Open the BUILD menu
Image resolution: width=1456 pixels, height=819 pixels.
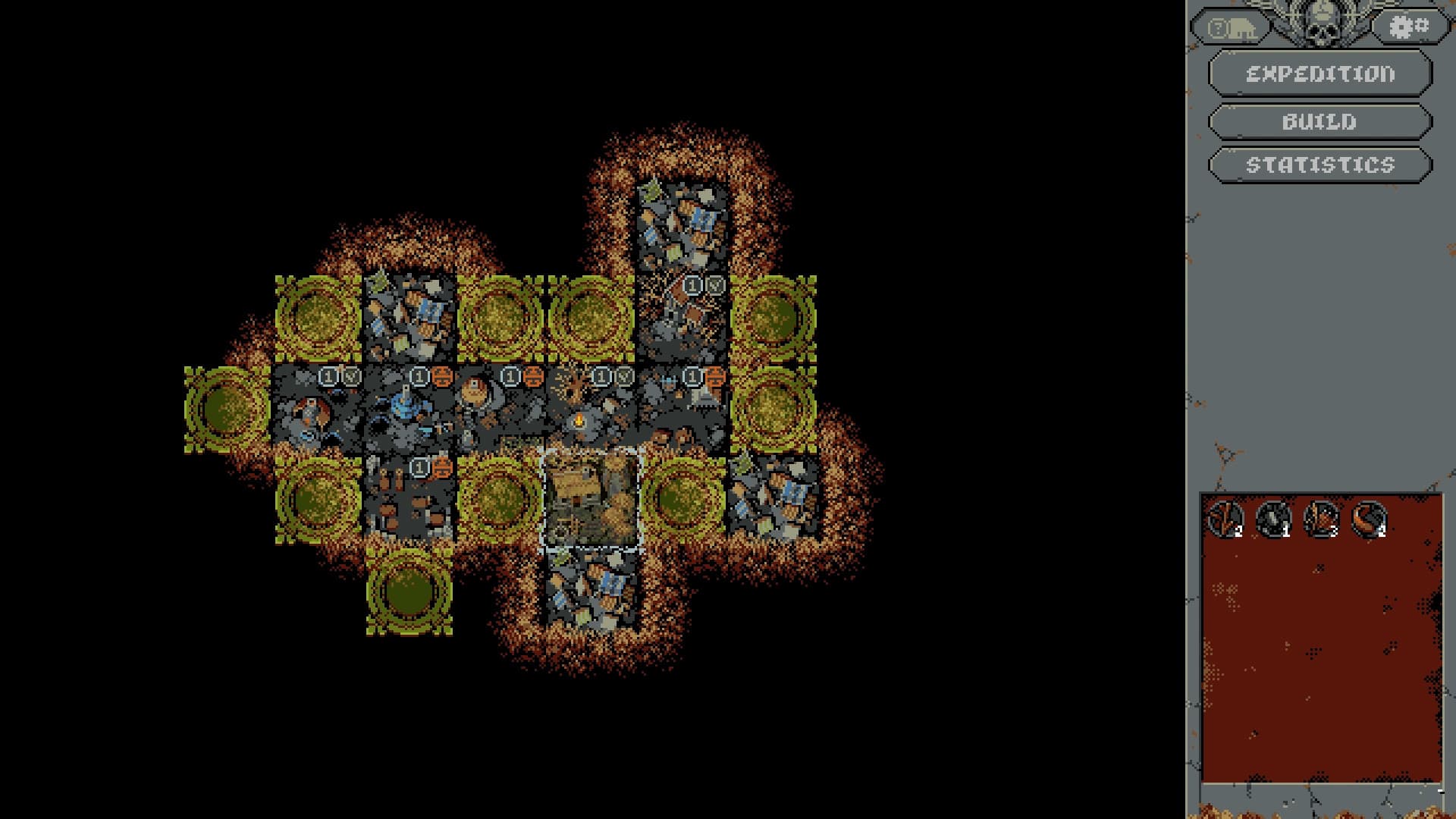[x=1319, y=121]
